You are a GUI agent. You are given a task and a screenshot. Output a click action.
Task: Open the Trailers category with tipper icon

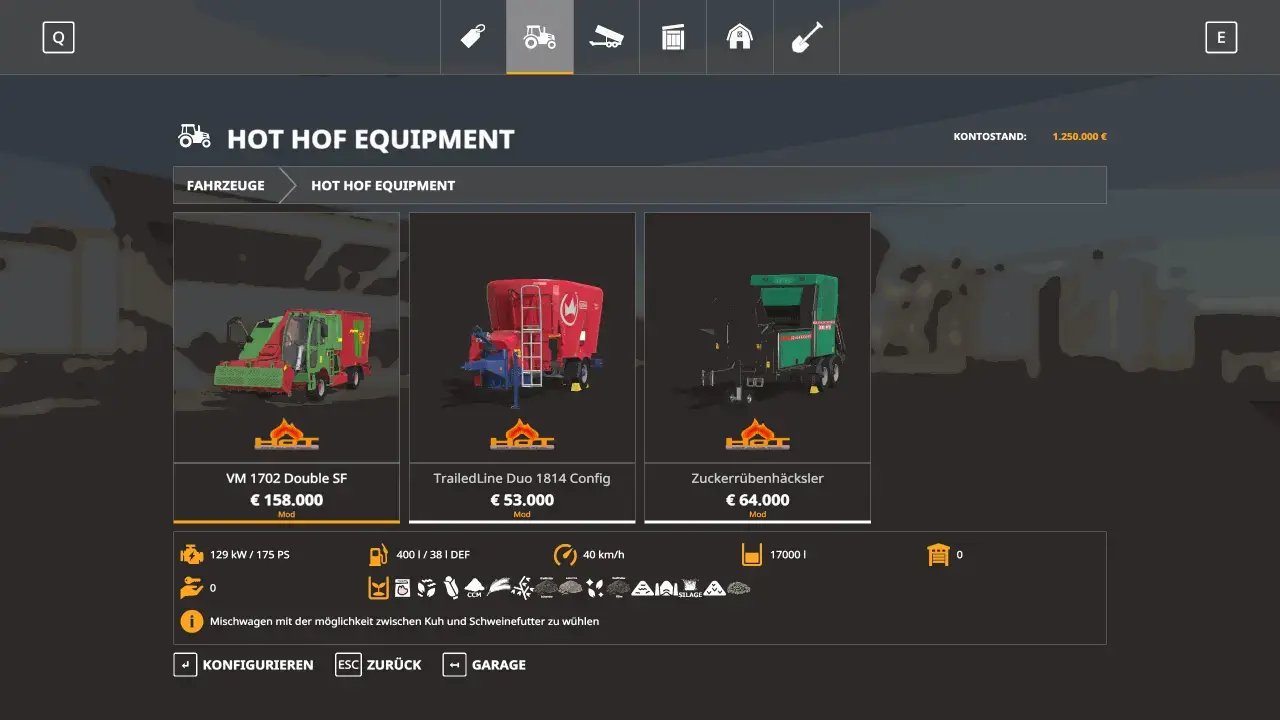coord(606,37)
